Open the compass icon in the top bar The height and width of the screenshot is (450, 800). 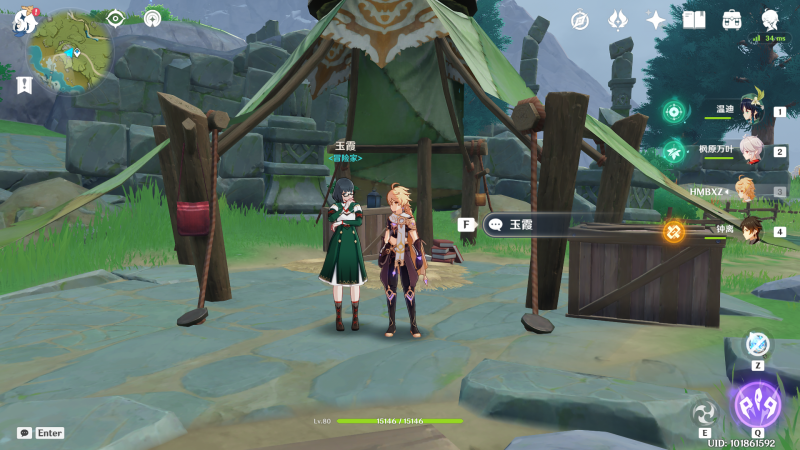(x=580, y=20)
